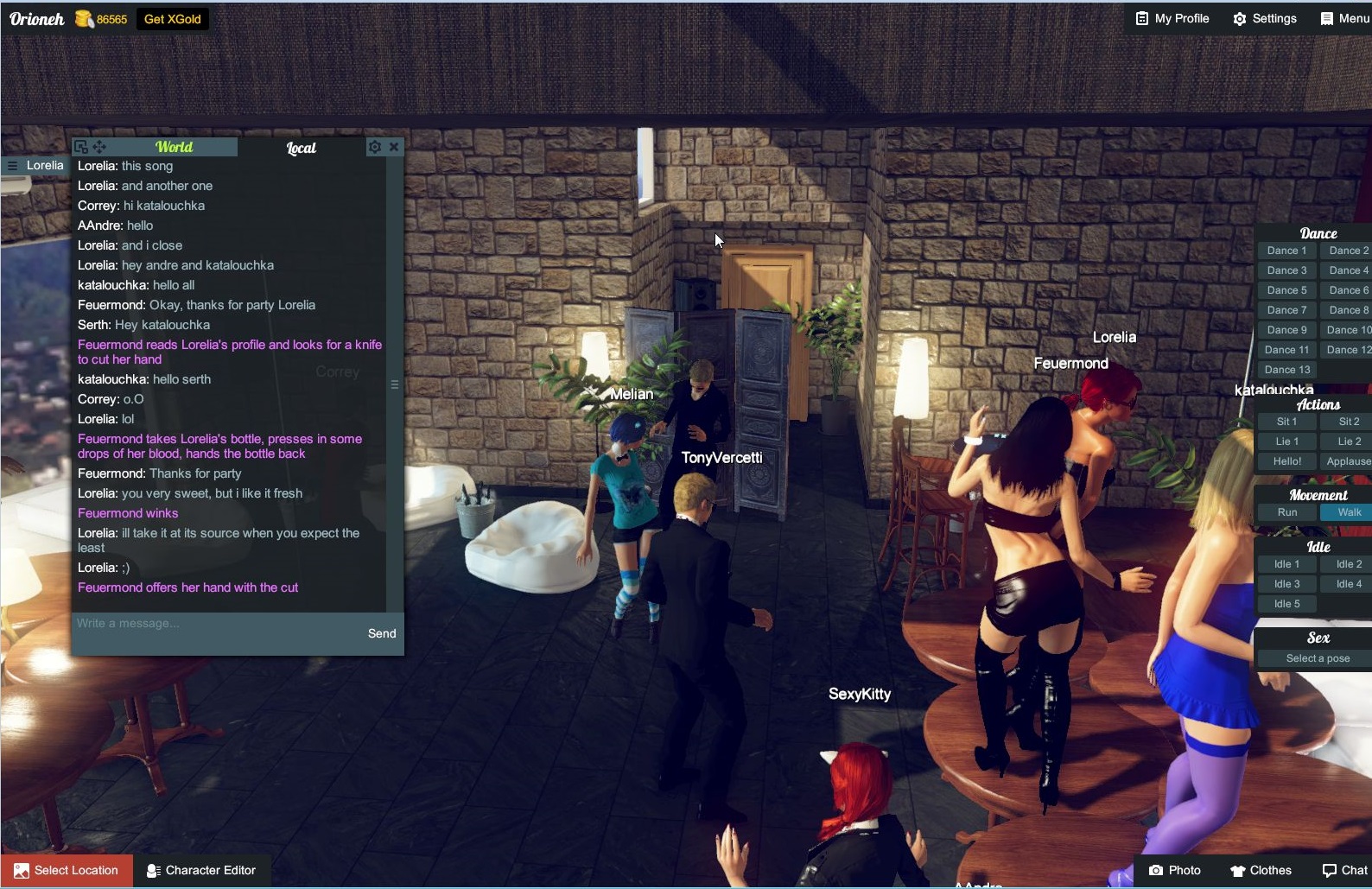
Task: Open the chat window settings gear
Action: (374, 146)
